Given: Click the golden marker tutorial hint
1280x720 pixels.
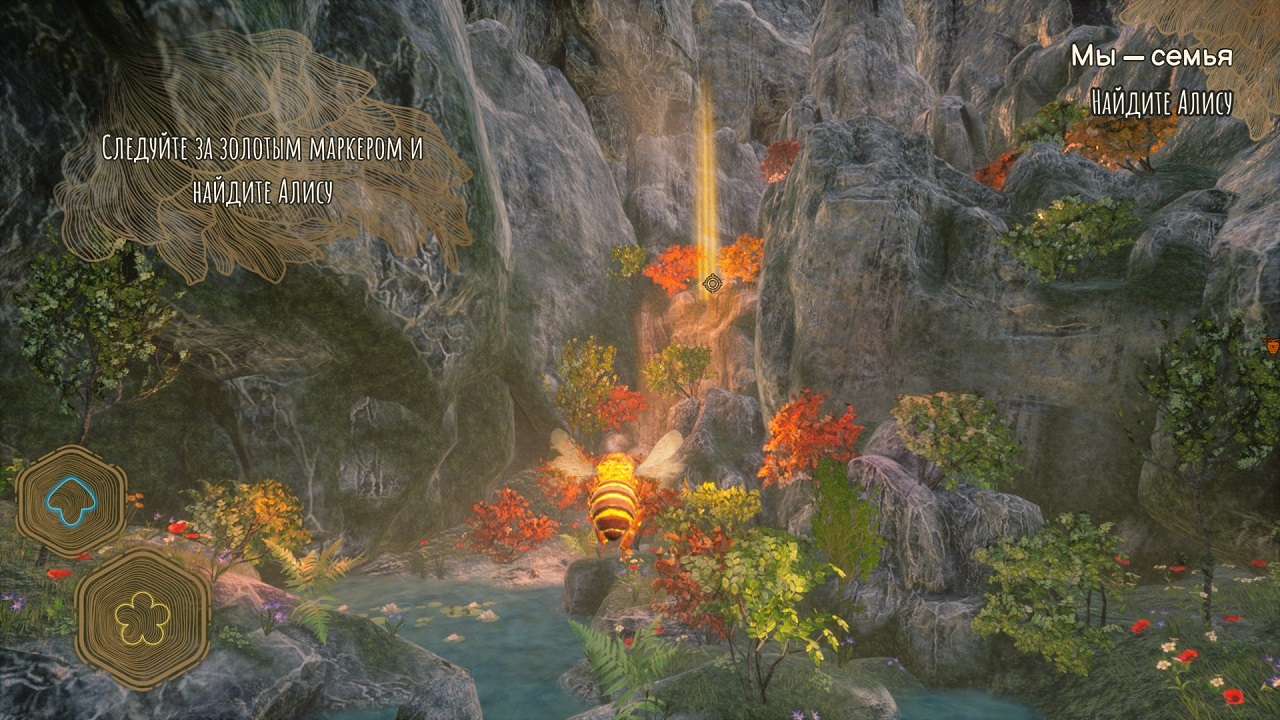Looking at the screenshot, I should [x=262, y=170].
